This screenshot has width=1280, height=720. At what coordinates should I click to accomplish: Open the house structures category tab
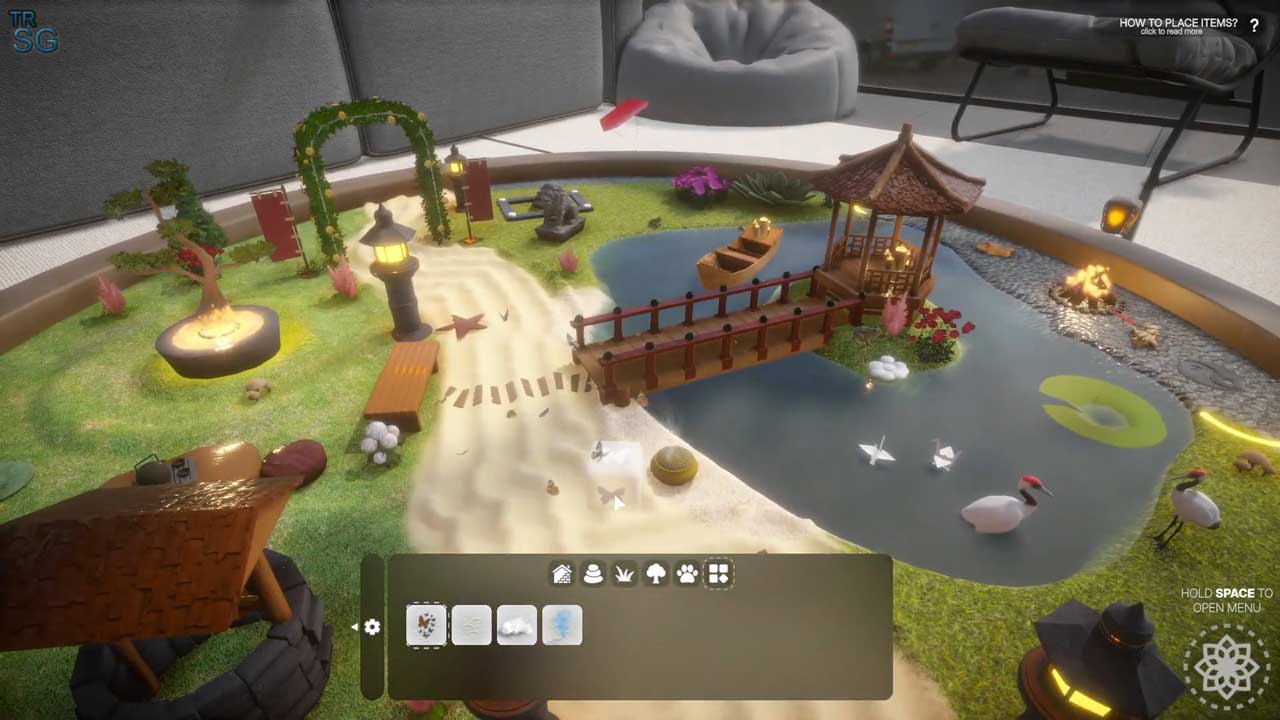pyautogui.click(x=562, y=574)
